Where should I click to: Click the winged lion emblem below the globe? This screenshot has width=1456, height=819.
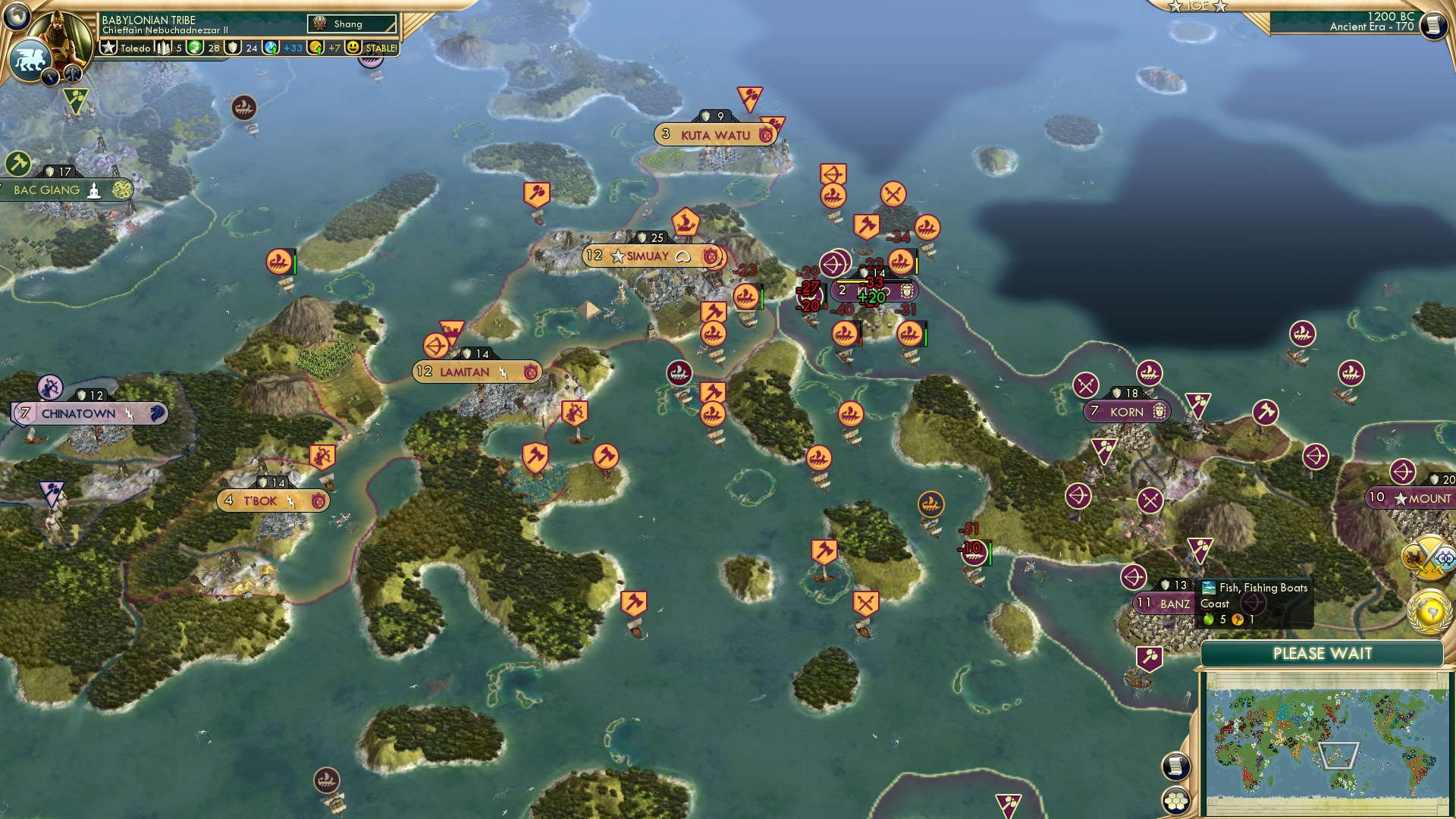pos(29,60)
